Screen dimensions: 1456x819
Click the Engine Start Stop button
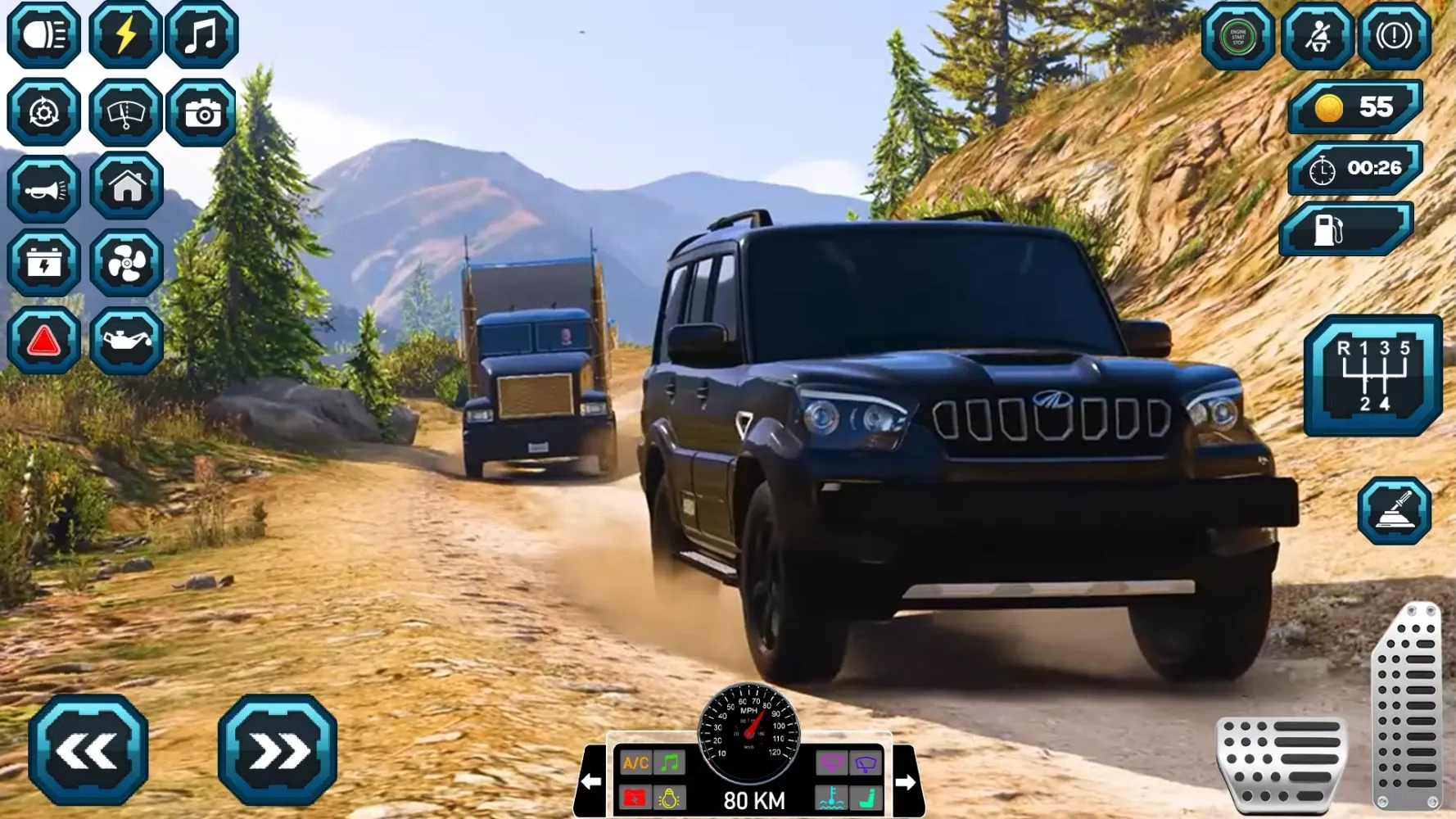1237,37
